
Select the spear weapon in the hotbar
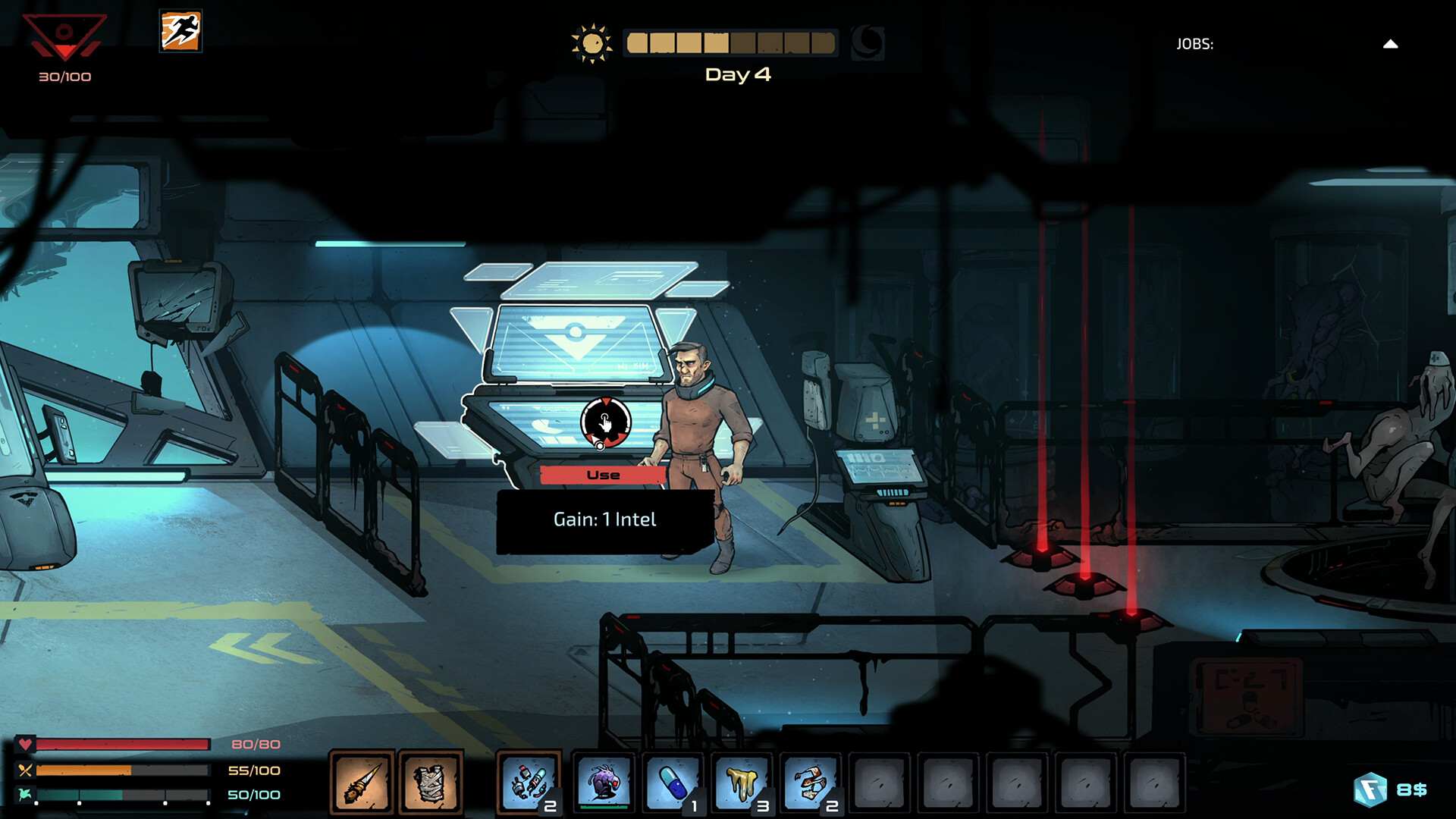pyautogui.click(x=362, y=781)
